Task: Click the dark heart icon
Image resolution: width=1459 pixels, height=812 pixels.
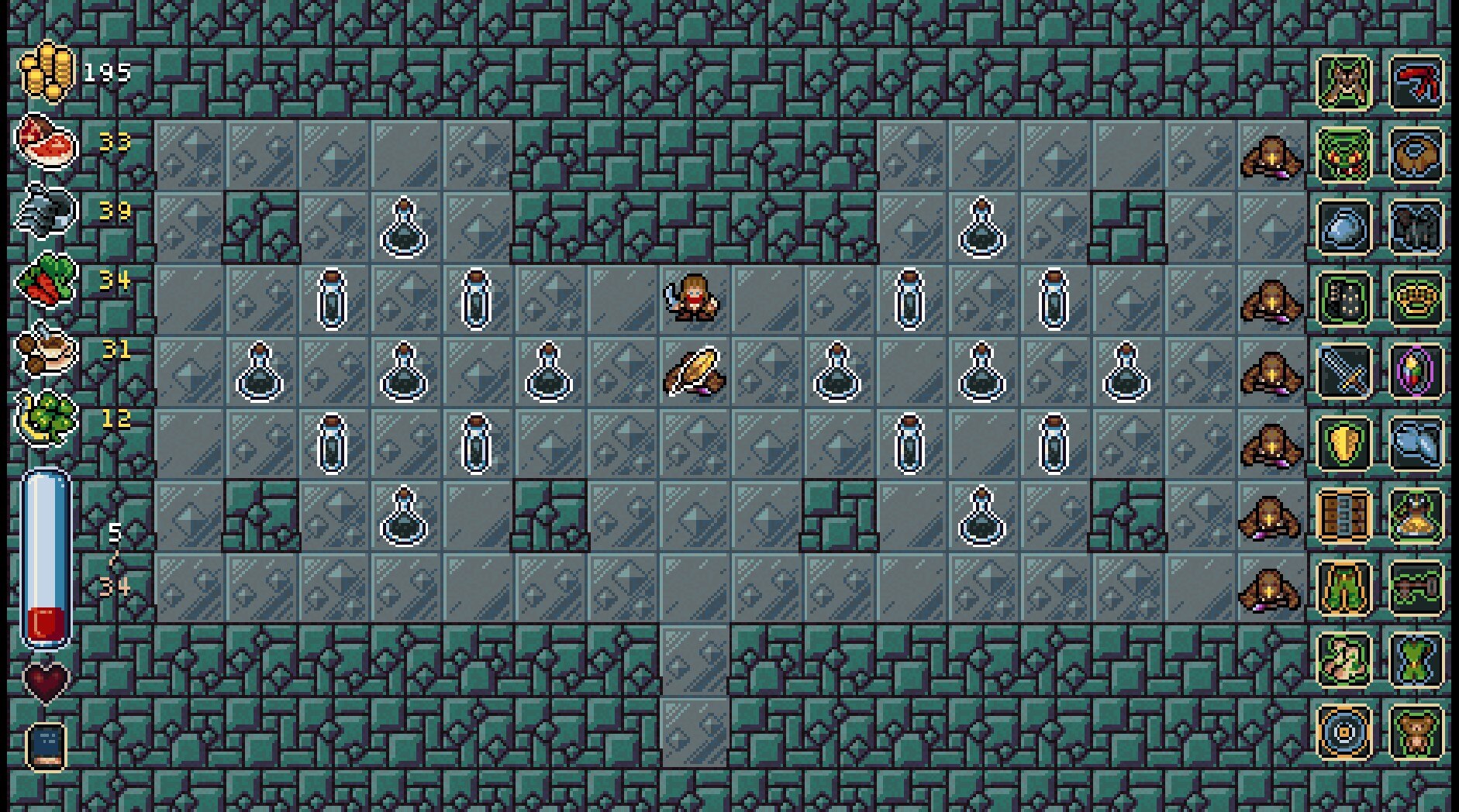Action: point(46,682)
